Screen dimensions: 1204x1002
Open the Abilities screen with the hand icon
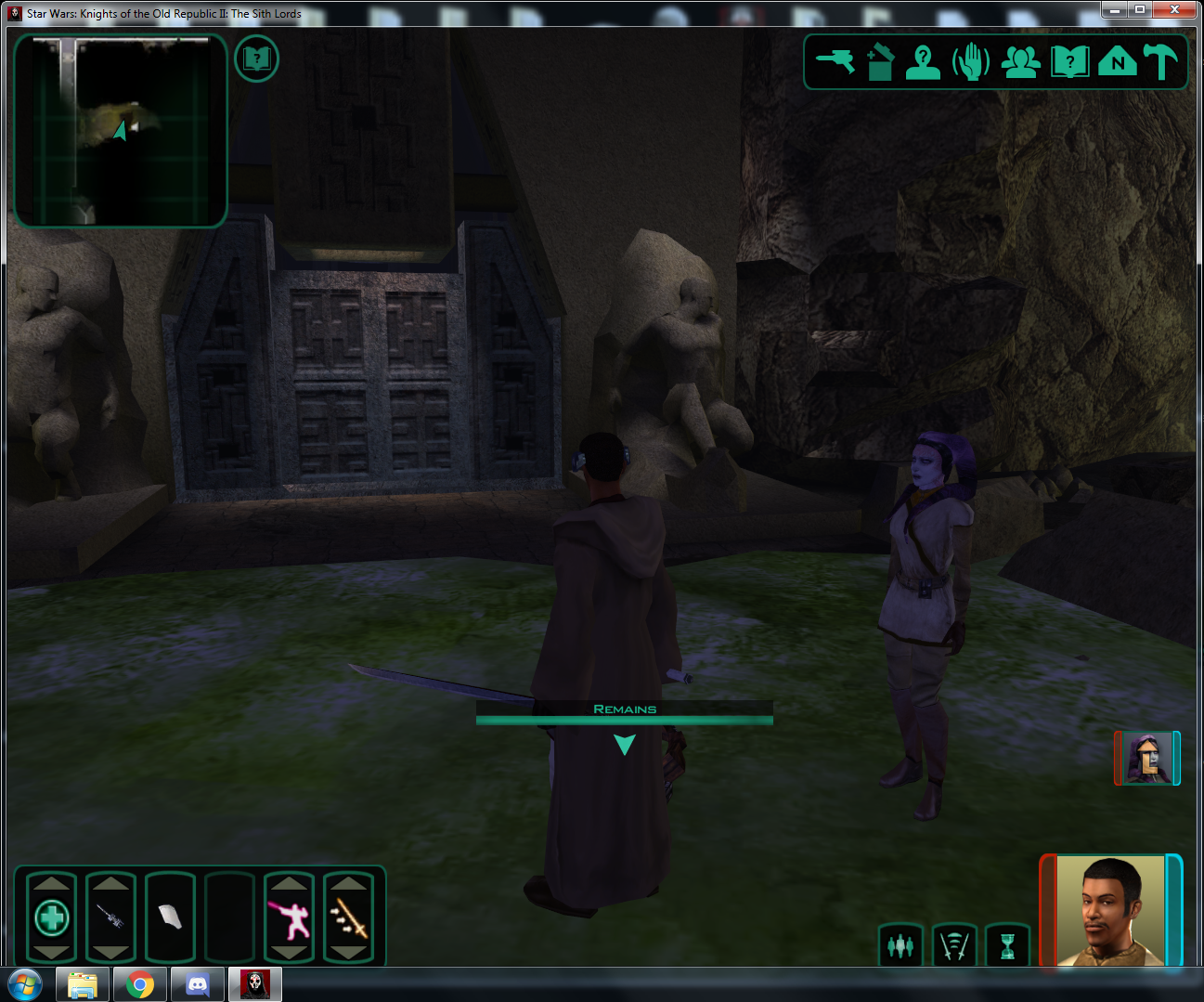pos(971,62)
